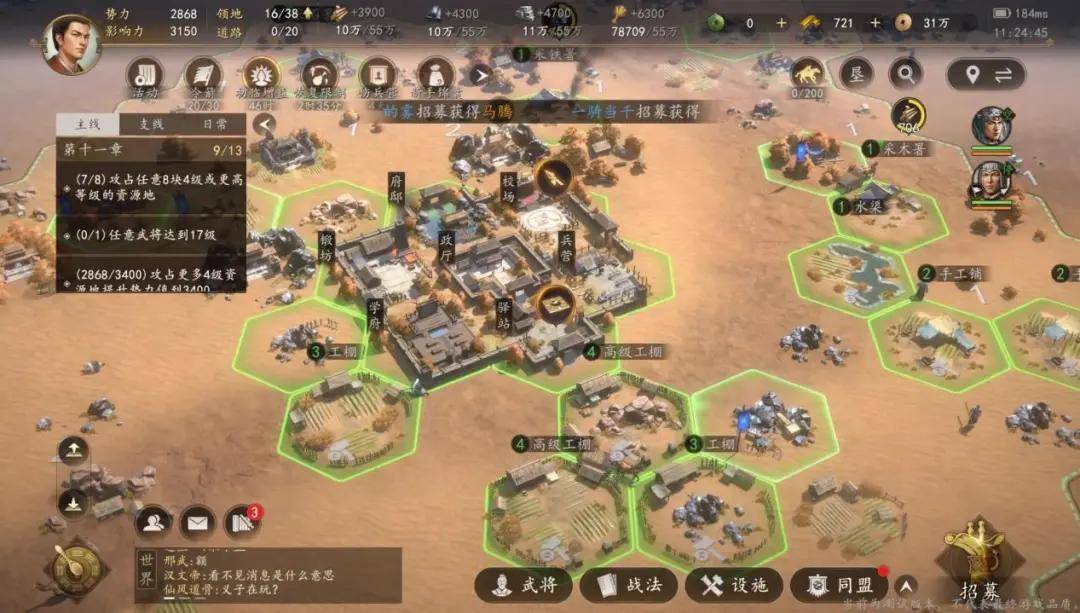Click the magnifying glass search button
The image size is (1080, 613).
(905, 73)
